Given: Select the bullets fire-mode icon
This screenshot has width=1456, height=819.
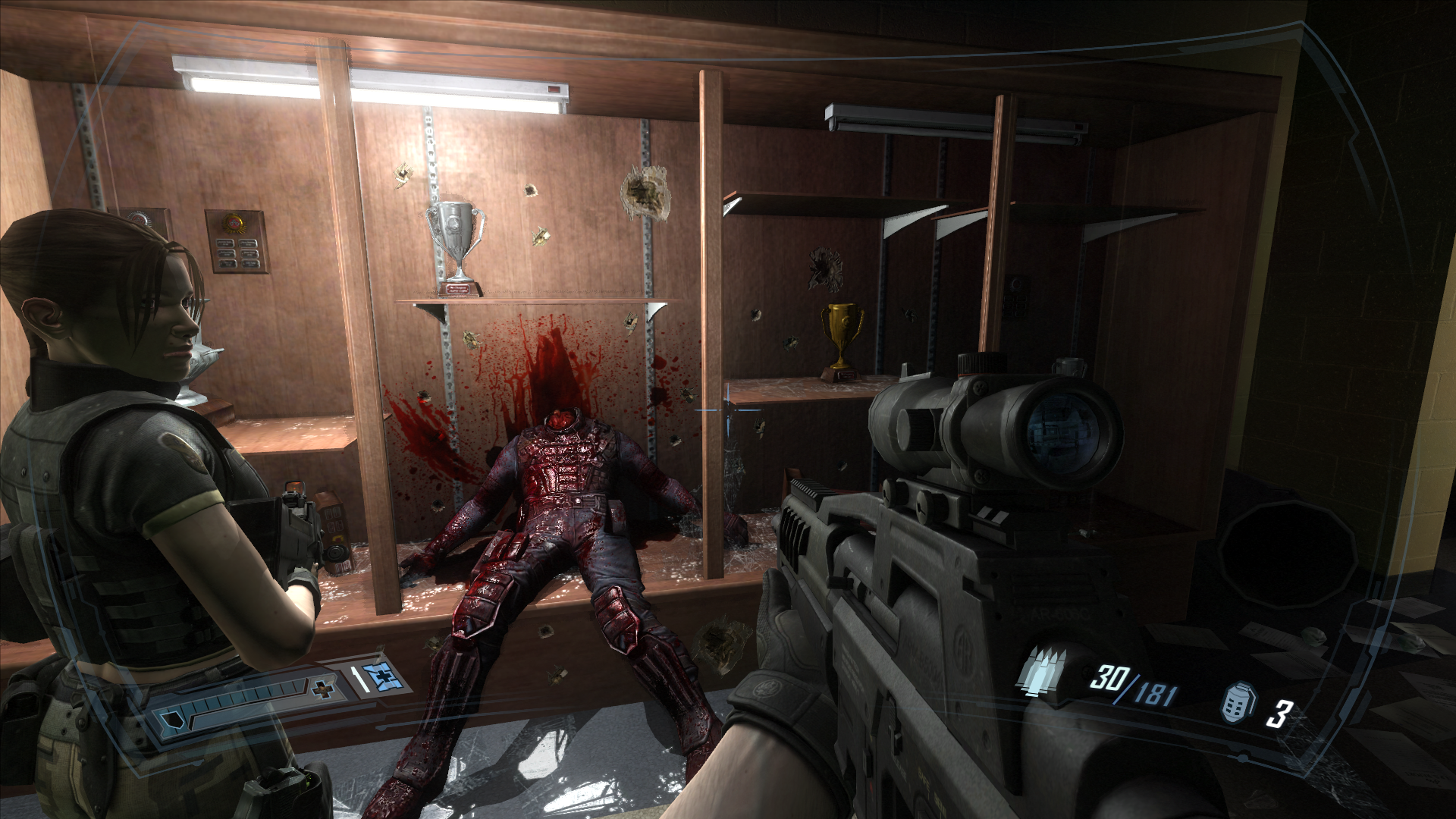Looking at the screenshot, I should tap(1042, 672).
